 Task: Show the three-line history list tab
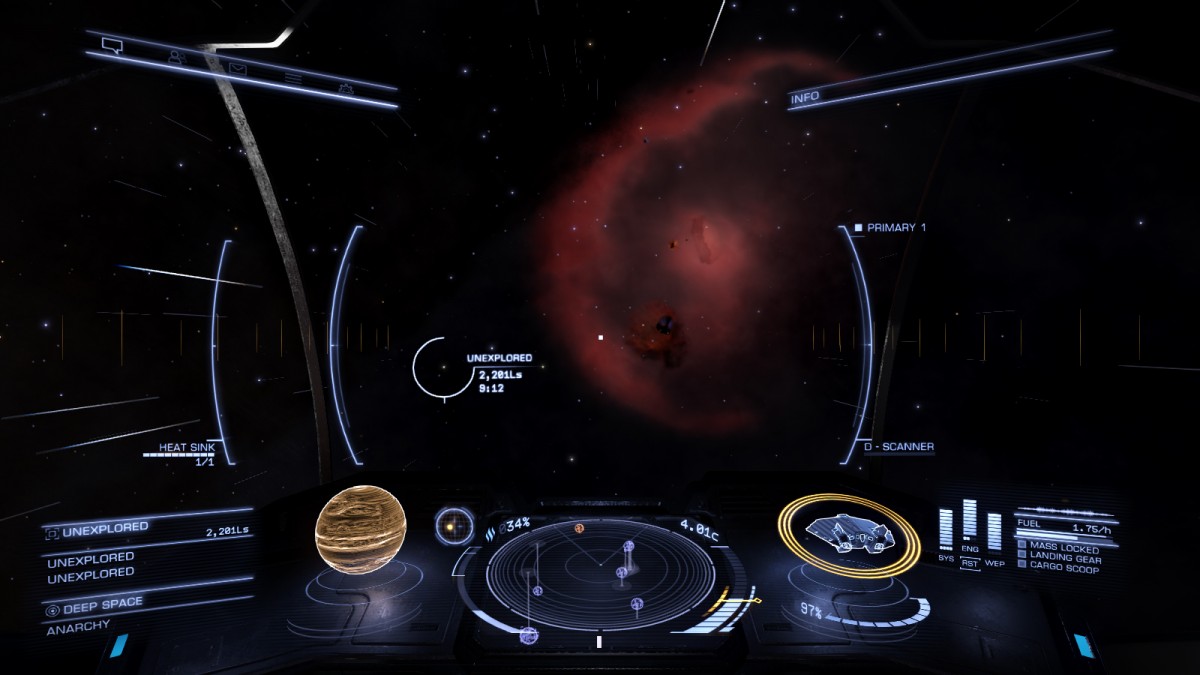(x=292, y=78)
